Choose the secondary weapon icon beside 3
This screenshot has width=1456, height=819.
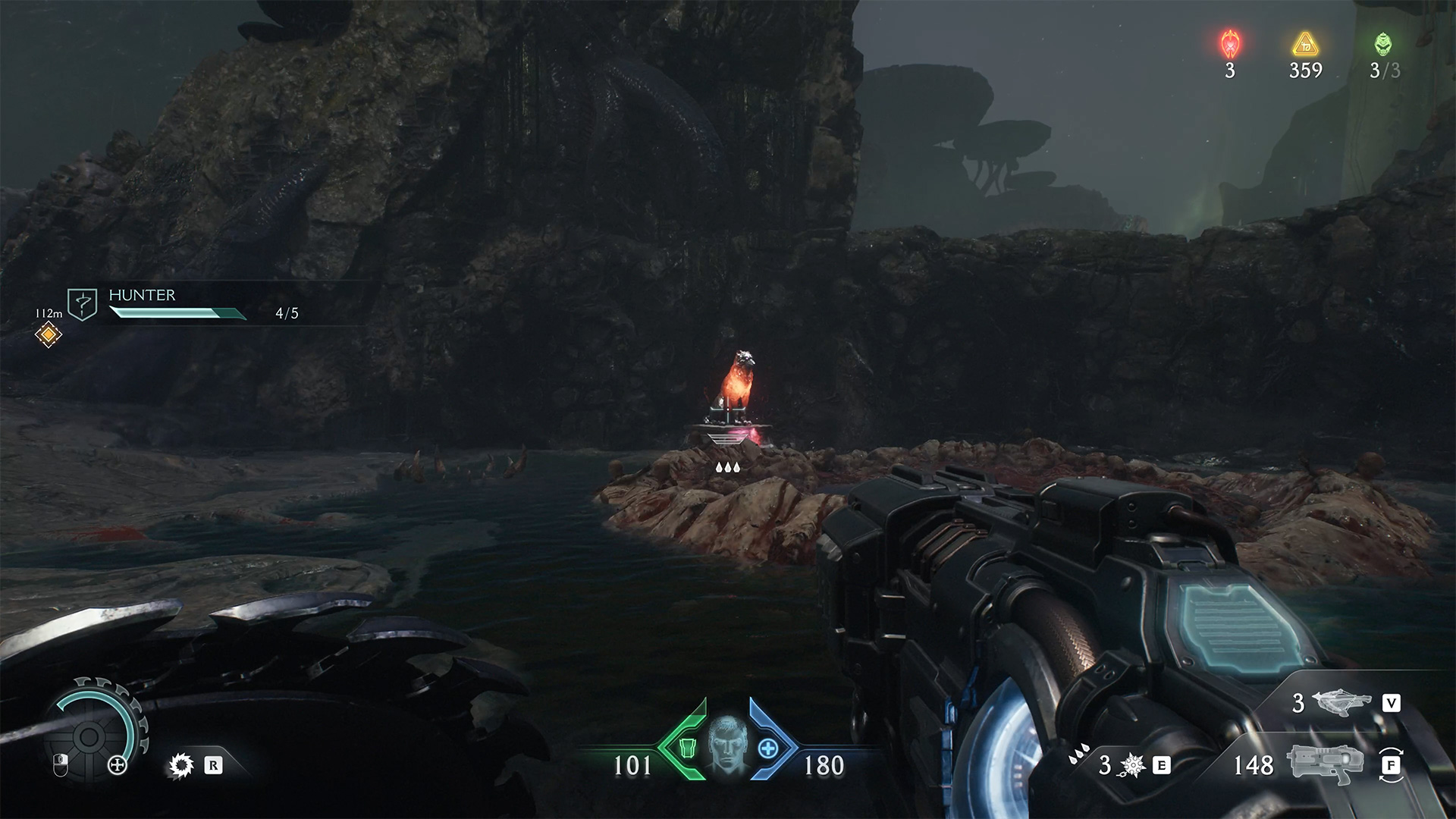point(1344,704)
